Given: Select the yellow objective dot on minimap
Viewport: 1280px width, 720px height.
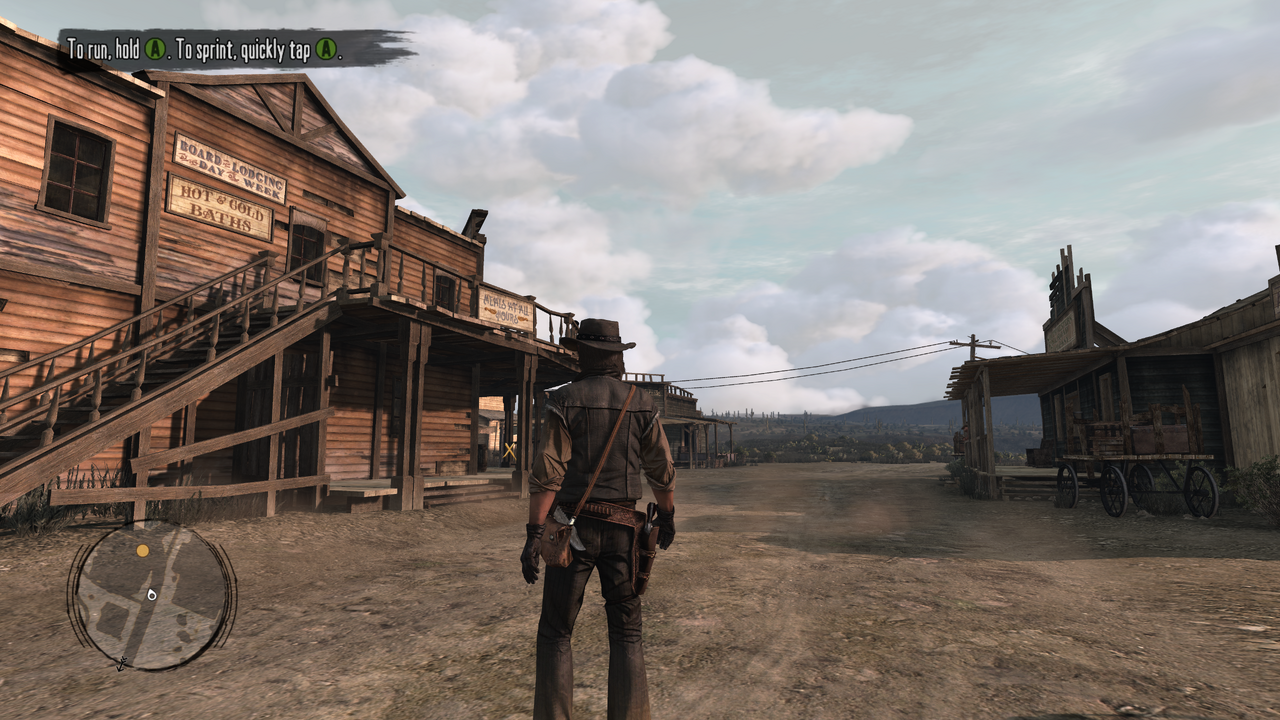Looking at the screenshot, I should [x=143, y=550].
